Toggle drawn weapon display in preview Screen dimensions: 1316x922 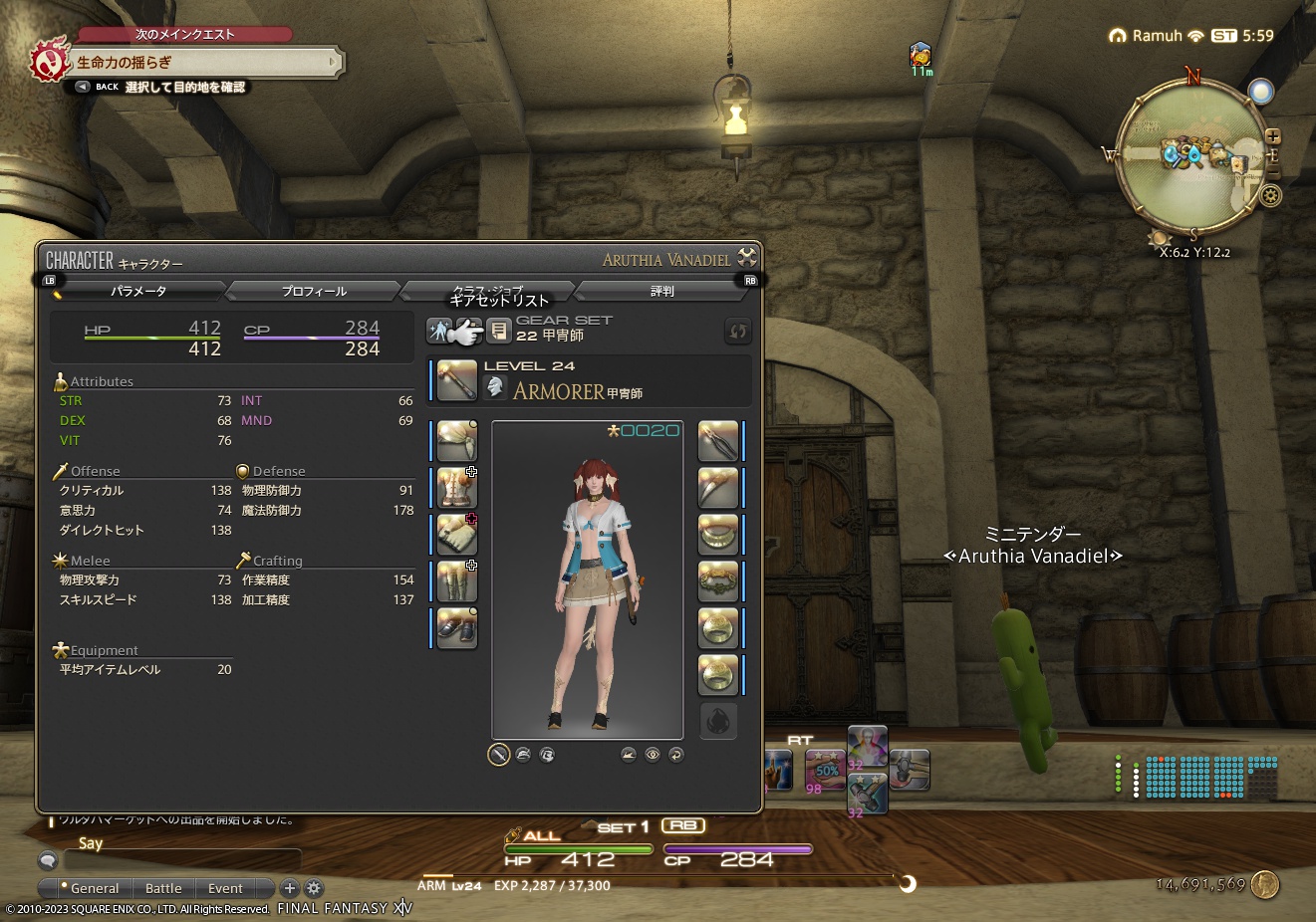[x=499, y=755]
